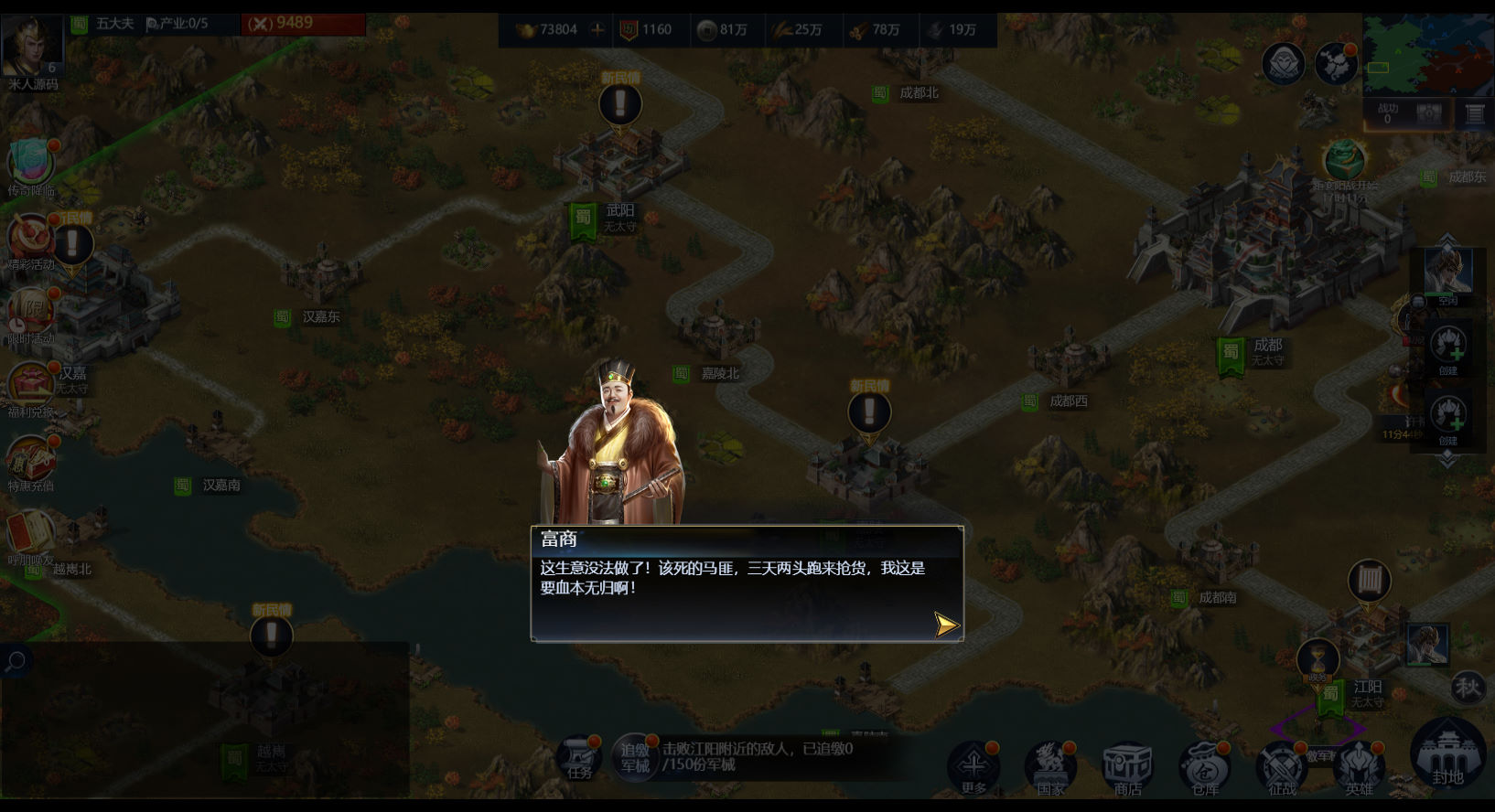Open the player avatar profile
Viewport: 1495px width, 812px height.
point(32,46)
